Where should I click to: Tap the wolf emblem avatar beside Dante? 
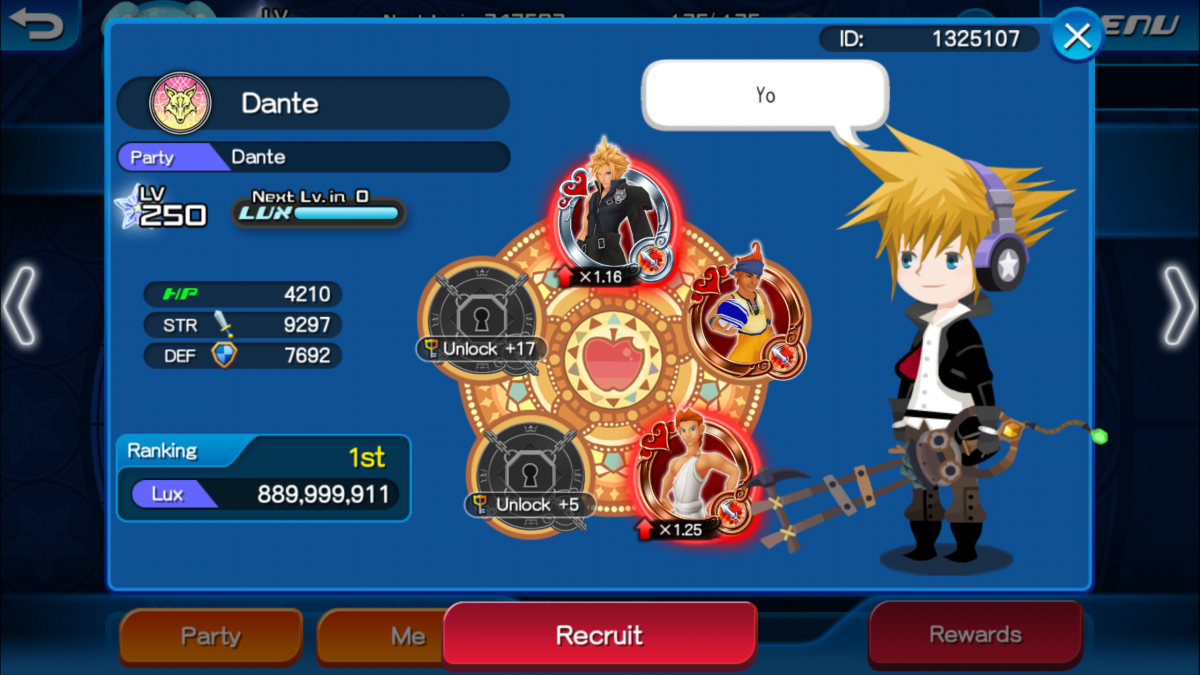[x=181, y=104]
